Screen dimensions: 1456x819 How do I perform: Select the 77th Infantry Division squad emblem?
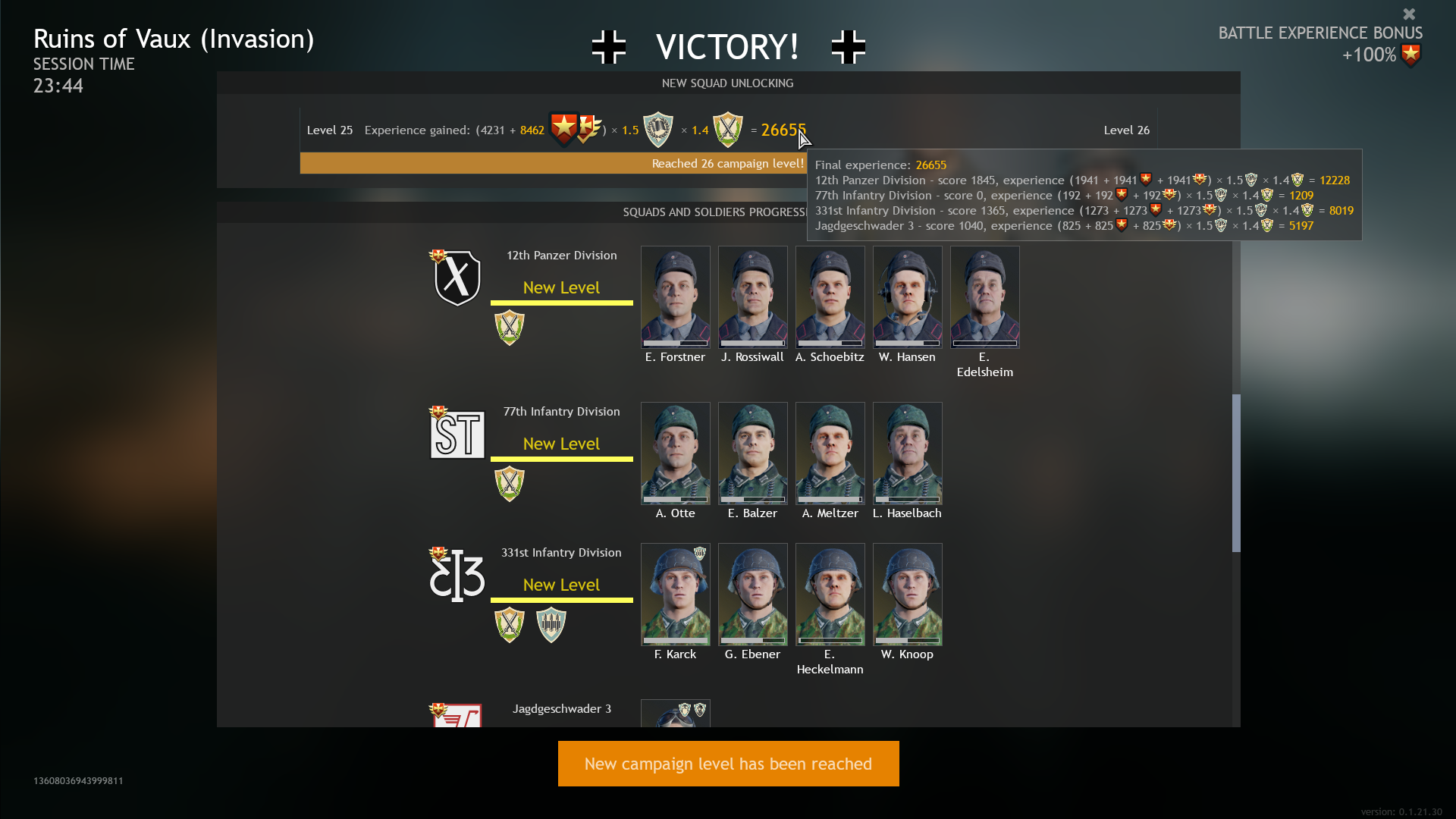click(457, 434)
